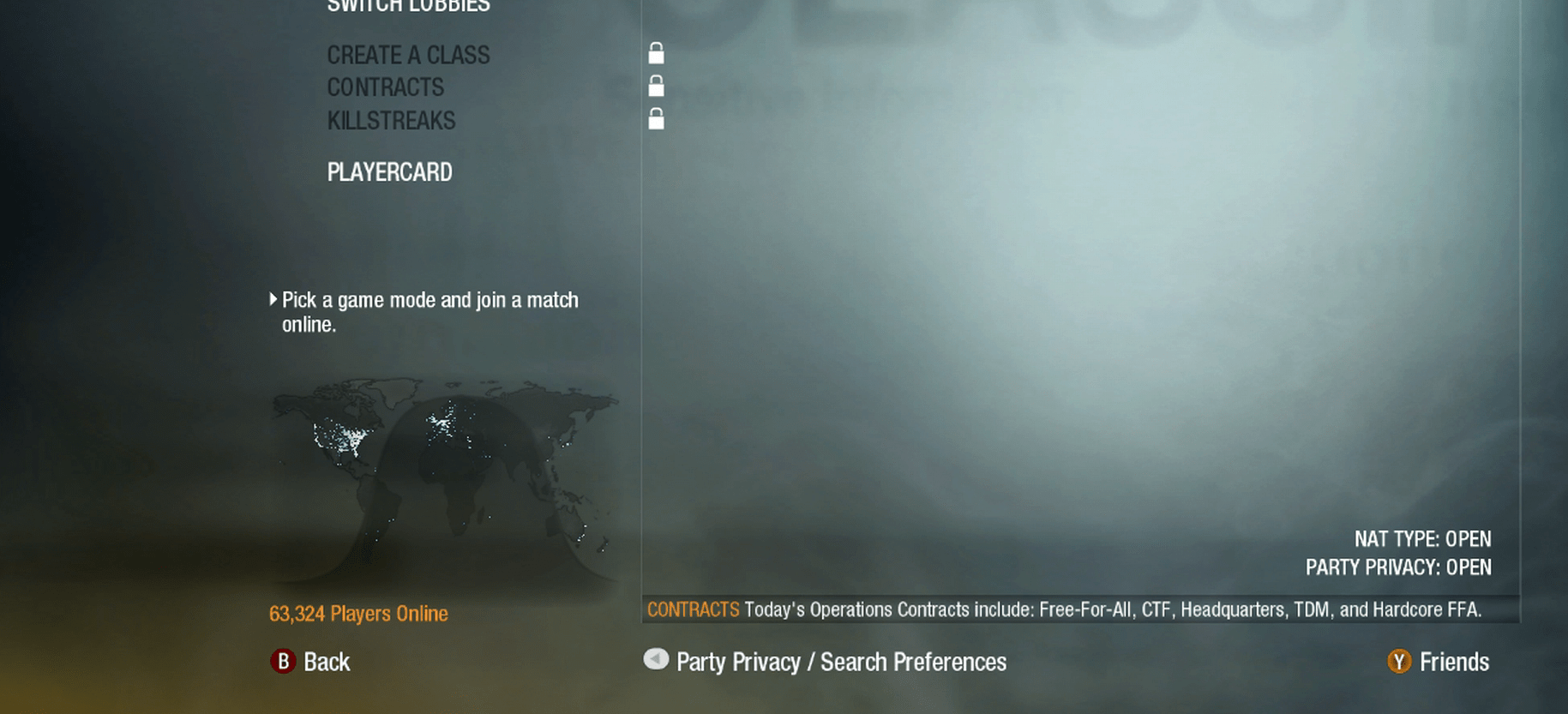Select Back to return to previous screen
Screen dimensions: 1568x714
click(327, 662)
